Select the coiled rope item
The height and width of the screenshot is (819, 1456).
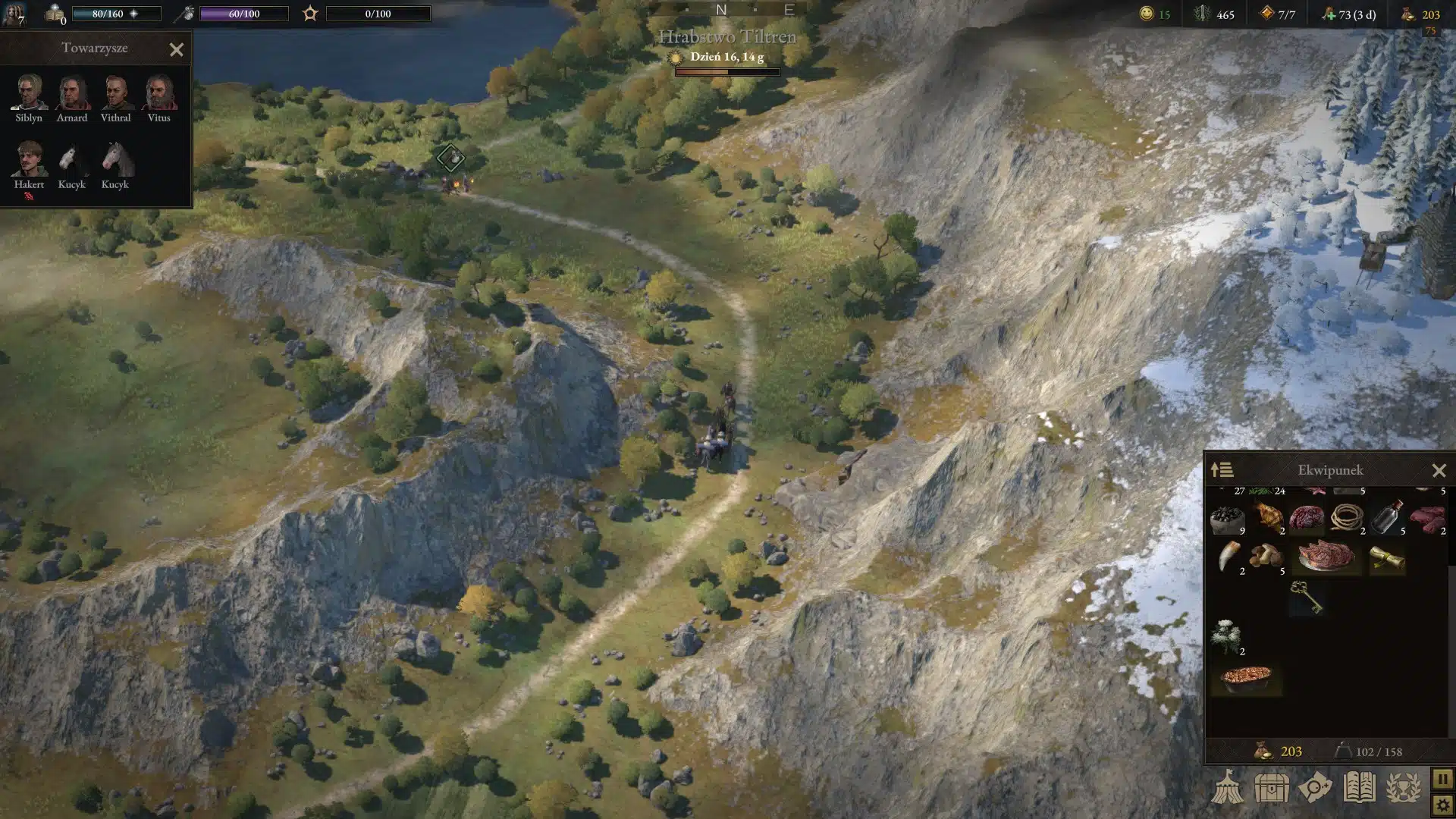1346,519
